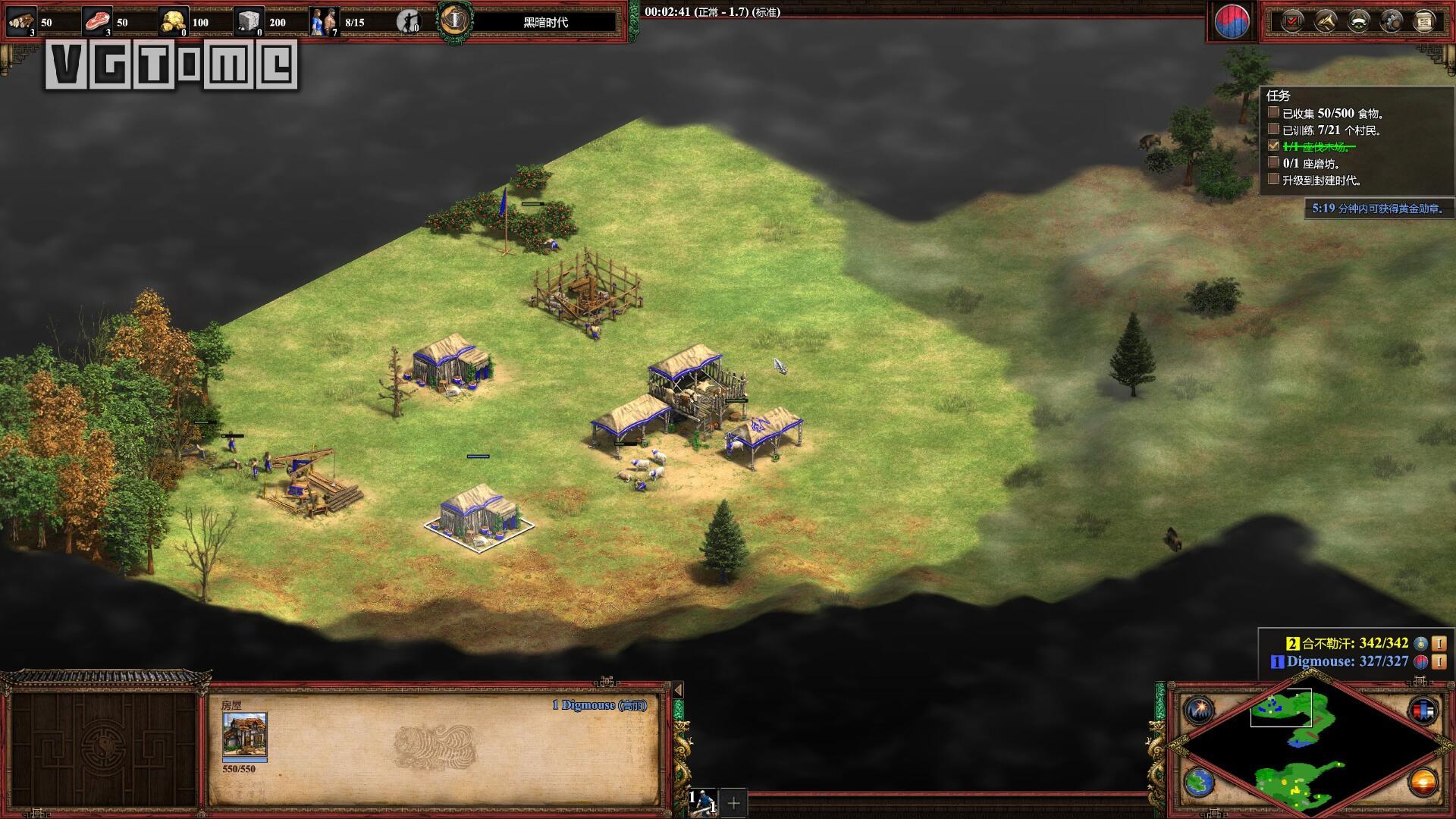Image resolution: width=1456 pixels, height=819 pixels.
Task: Toggle the minimap globe terrain mode button
Action: 1200,782
